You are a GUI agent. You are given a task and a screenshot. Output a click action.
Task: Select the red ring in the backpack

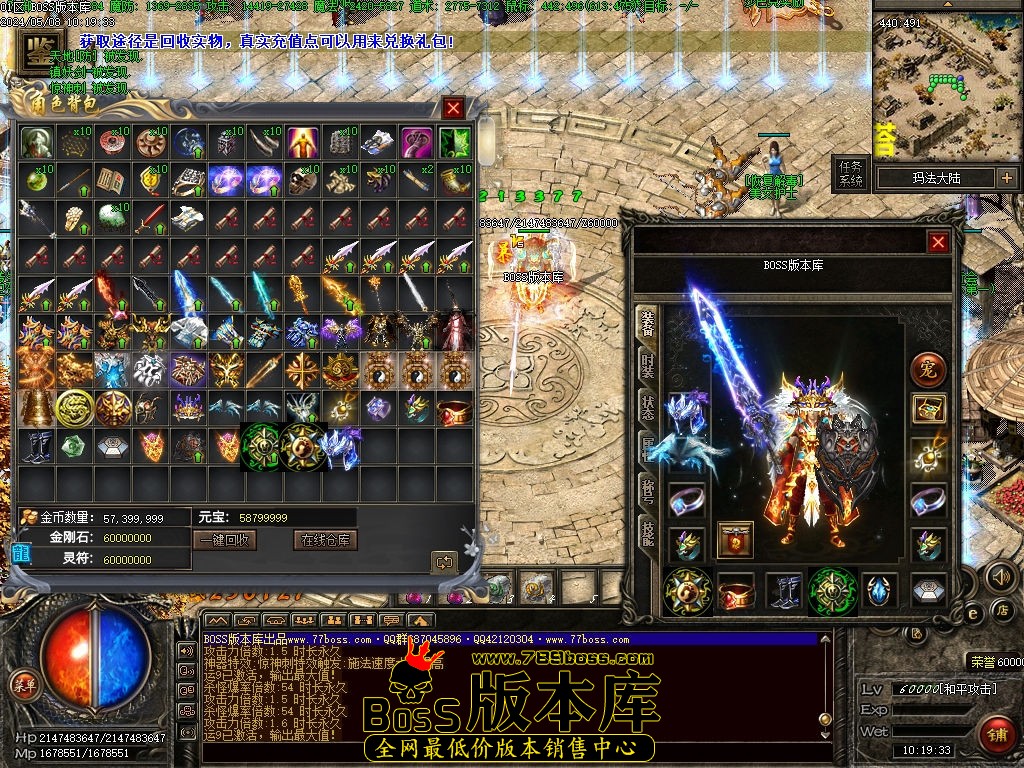point(455,409)
